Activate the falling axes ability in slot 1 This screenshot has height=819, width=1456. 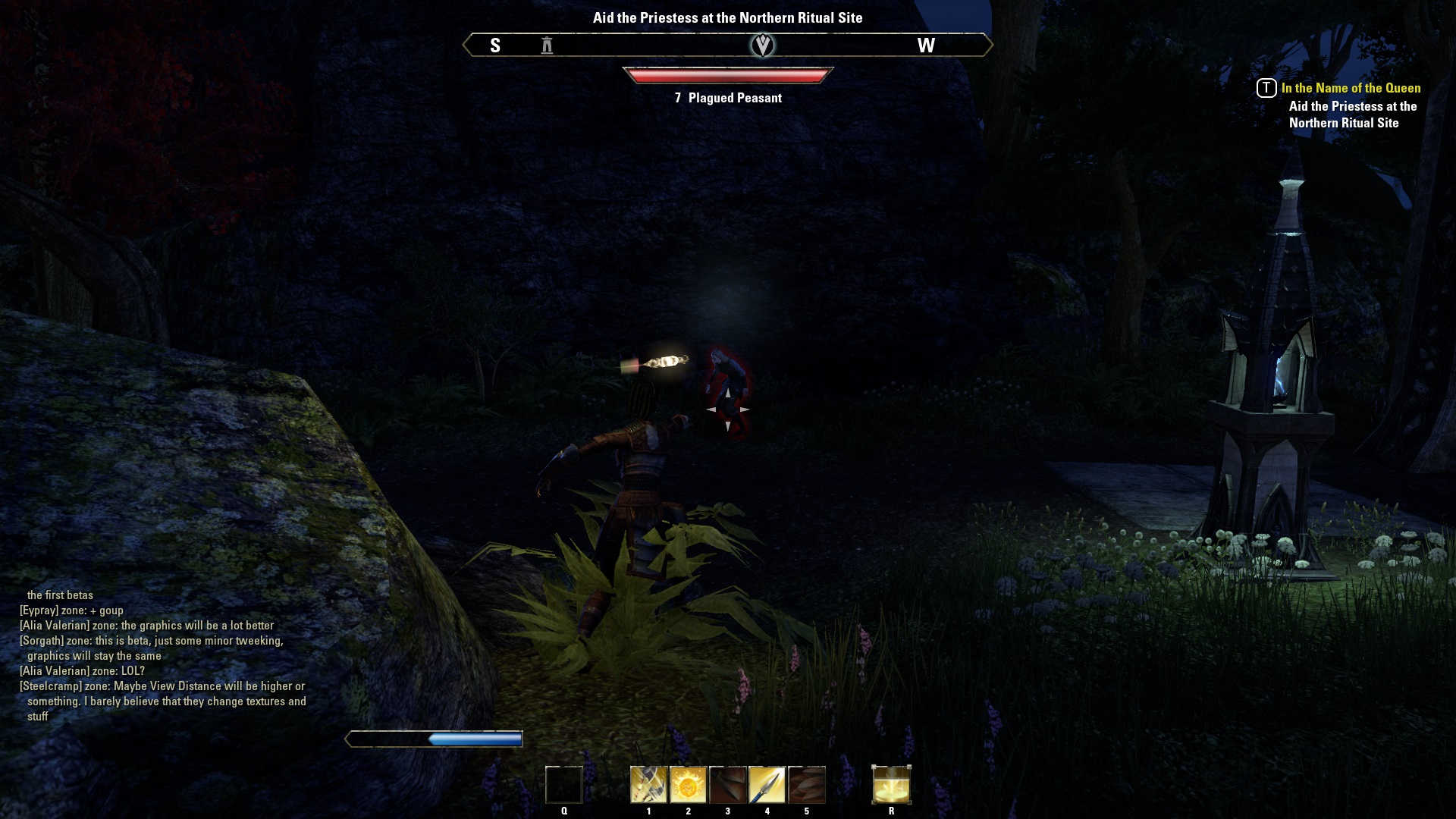pyautogui.click(x=648, y=785)
